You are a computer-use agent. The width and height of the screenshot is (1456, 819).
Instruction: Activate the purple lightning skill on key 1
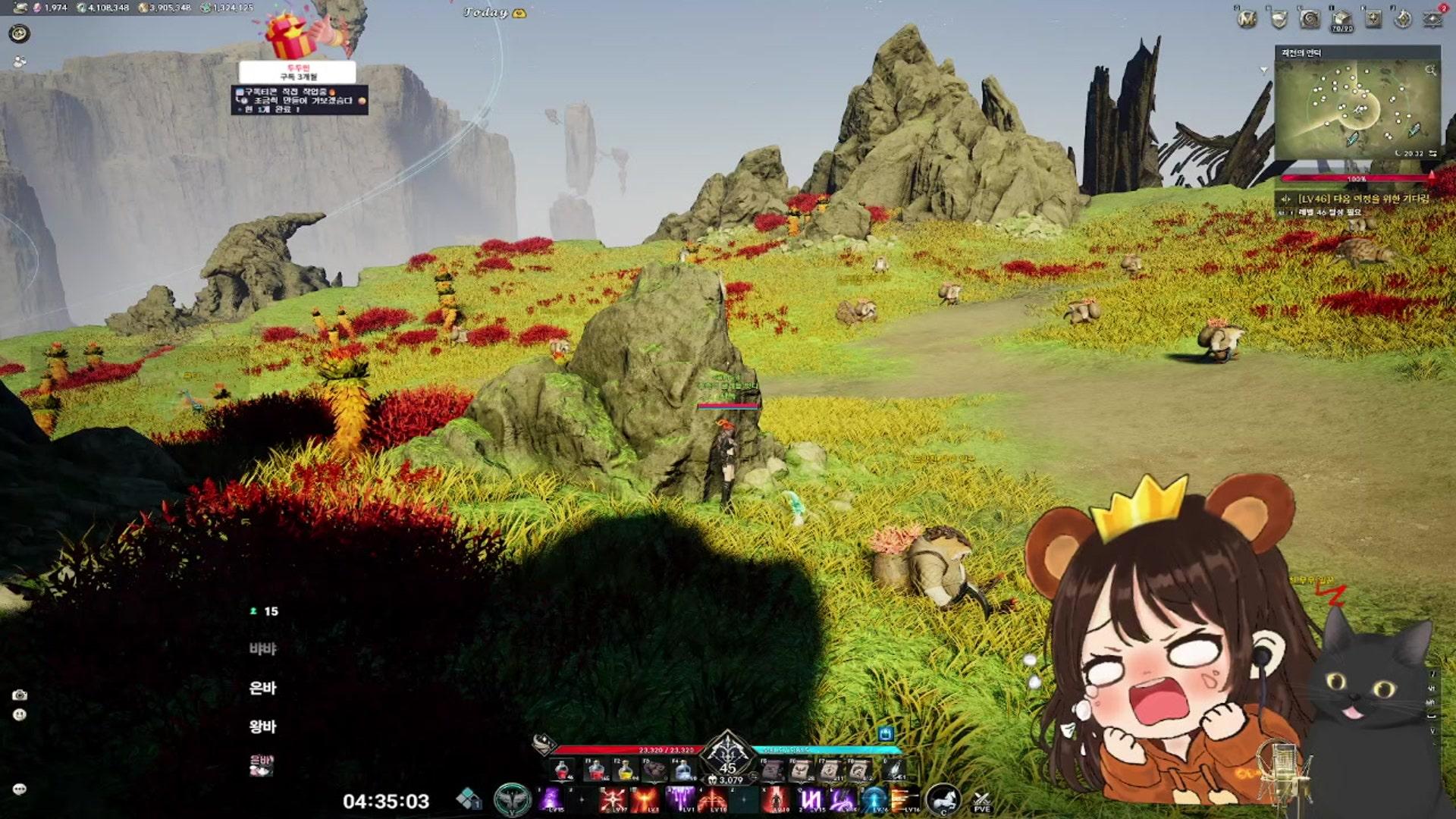point(551,799)
